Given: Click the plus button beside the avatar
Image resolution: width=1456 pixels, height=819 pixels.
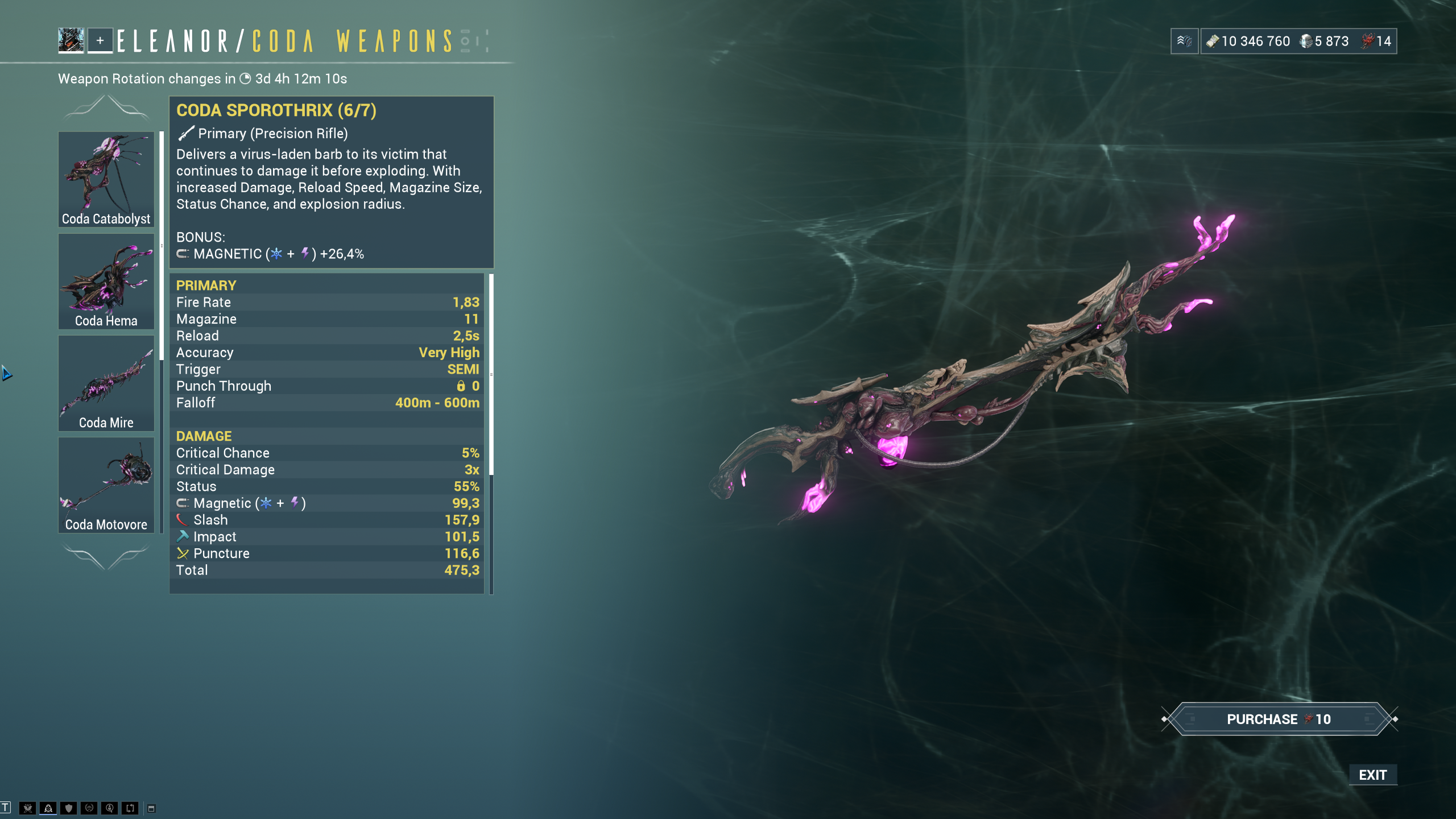Looking at the screenshot, I should (x=100, y=40).
